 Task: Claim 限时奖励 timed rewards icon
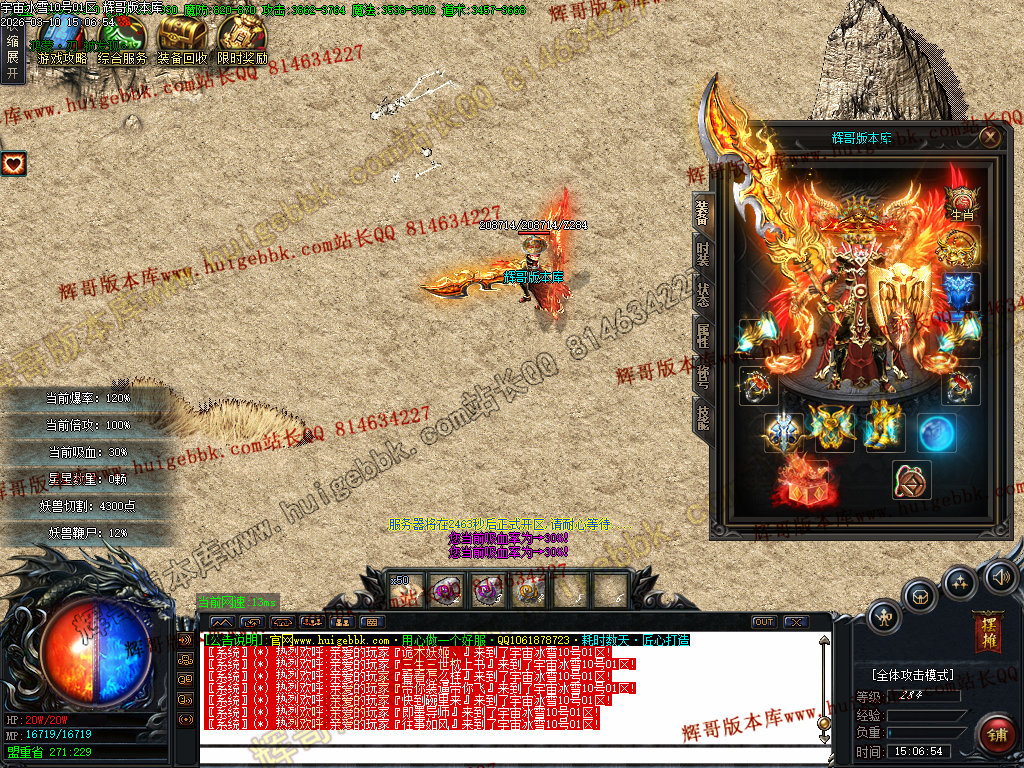point(242,41)
